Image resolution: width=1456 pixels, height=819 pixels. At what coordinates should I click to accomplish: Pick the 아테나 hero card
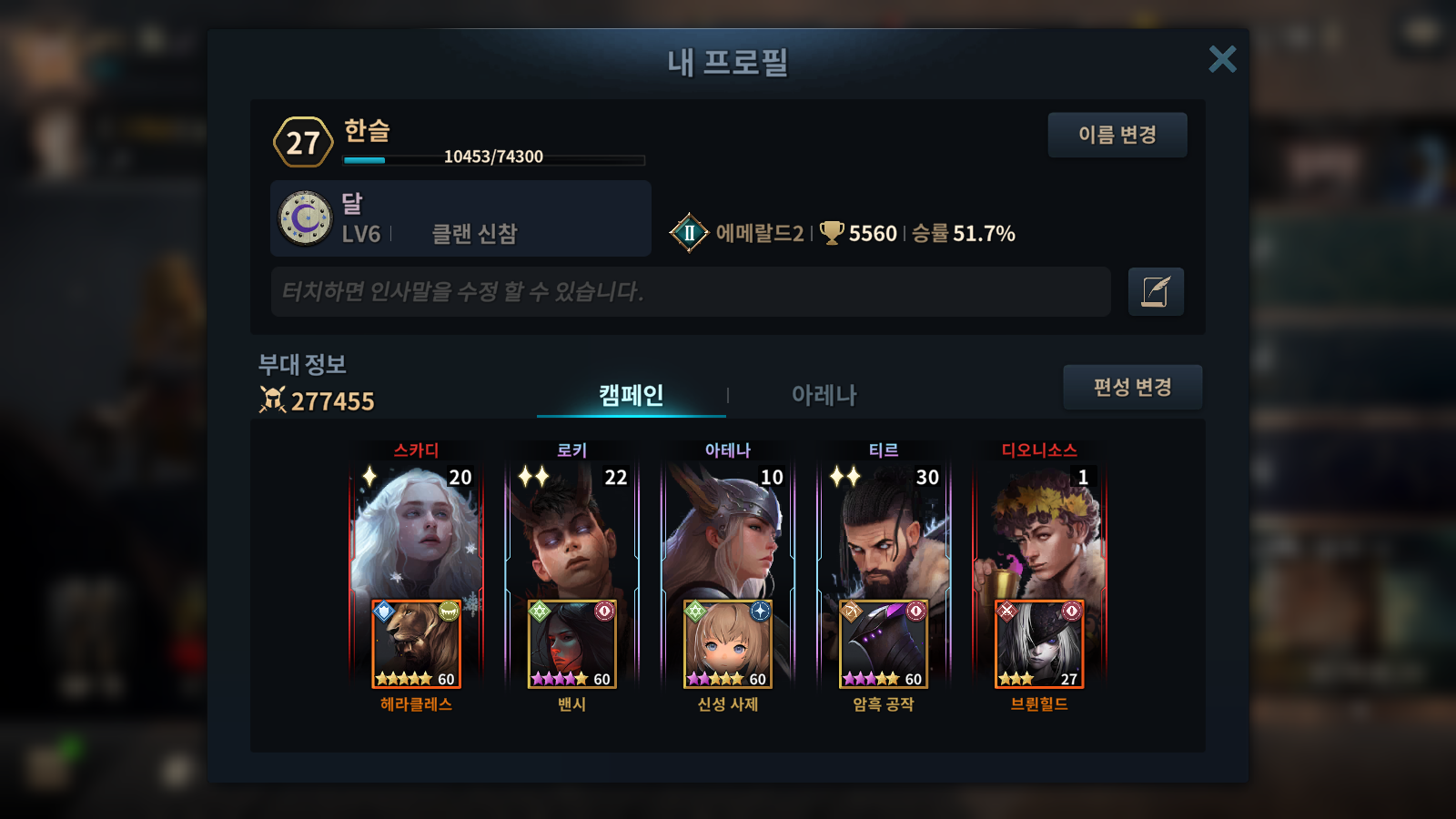[x=727, y=532]
